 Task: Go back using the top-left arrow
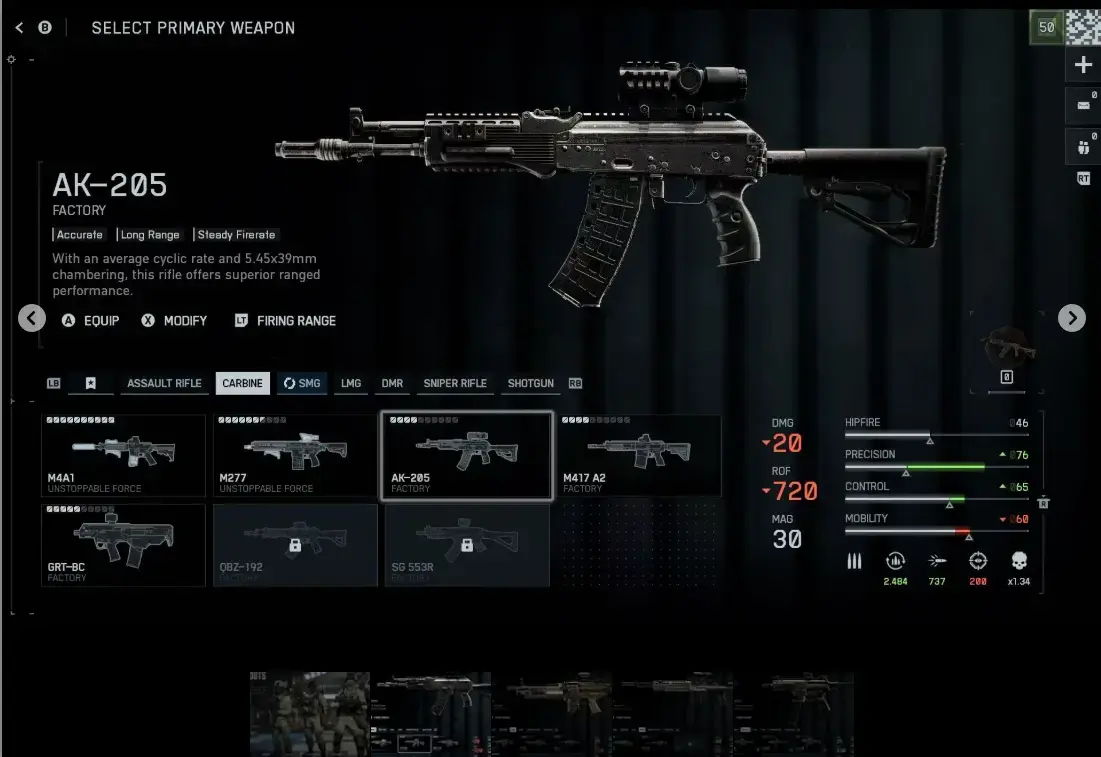coord(20,28)
